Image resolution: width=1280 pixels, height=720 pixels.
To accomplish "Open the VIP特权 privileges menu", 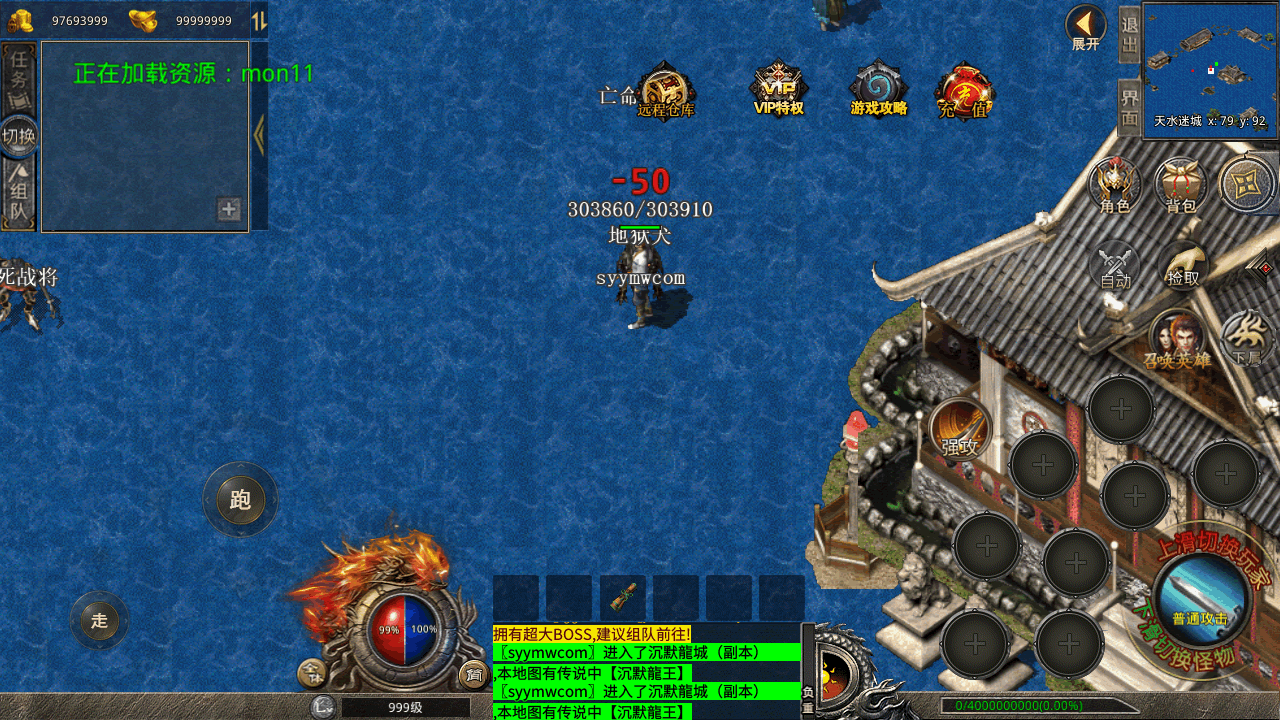I will coord(779,89).
